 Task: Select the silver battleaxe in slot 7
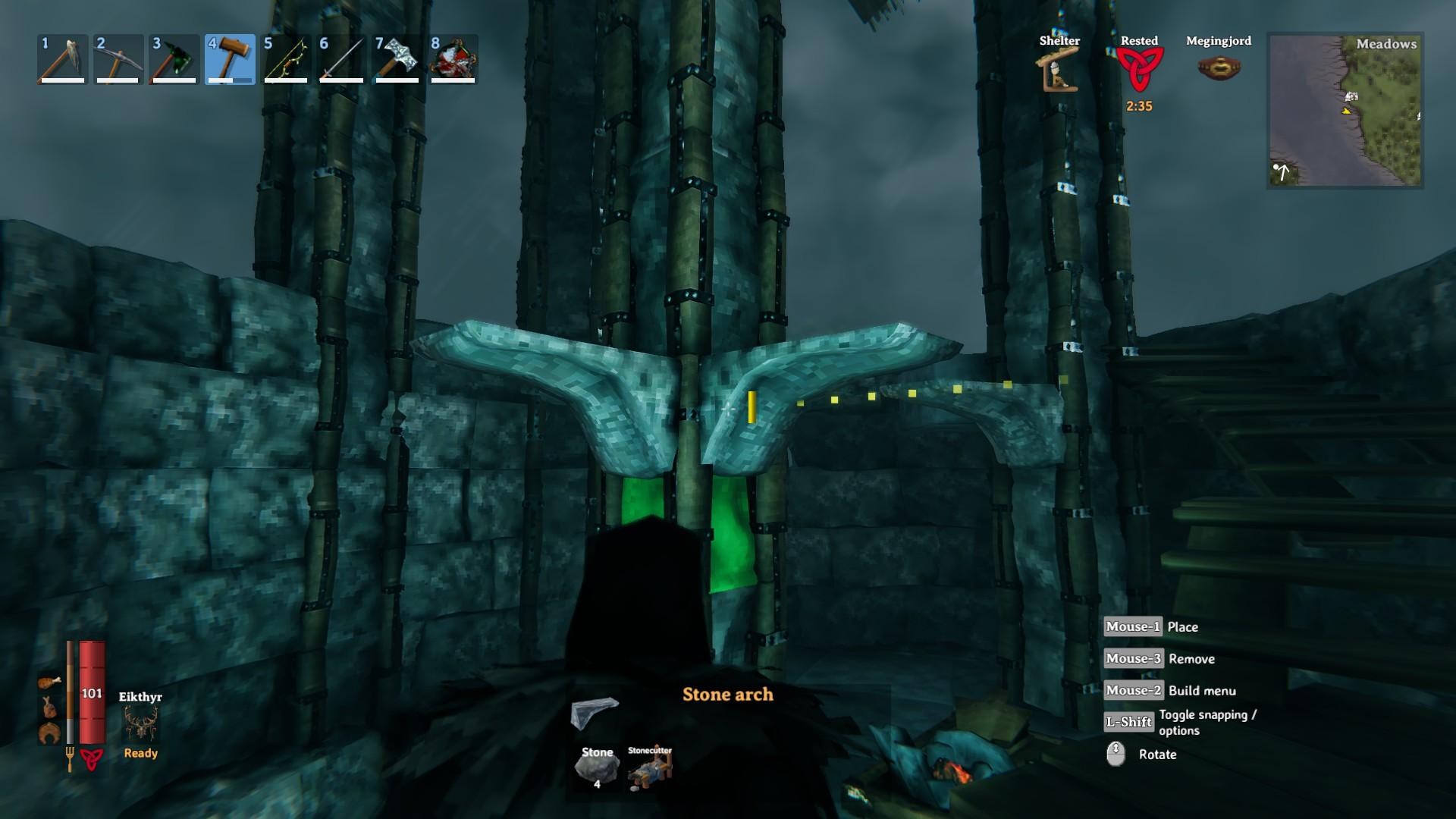[397, 59]
